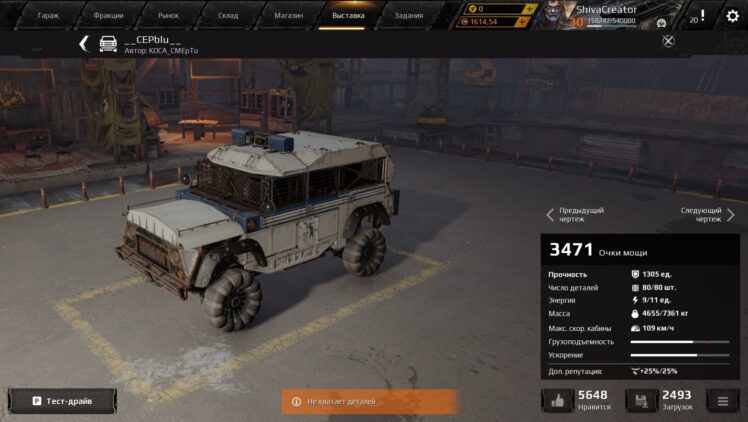Close the blueprint view with the X button
Image resolution: width=748 pixels, height=422 pixels.
click(x=669, y=41)
